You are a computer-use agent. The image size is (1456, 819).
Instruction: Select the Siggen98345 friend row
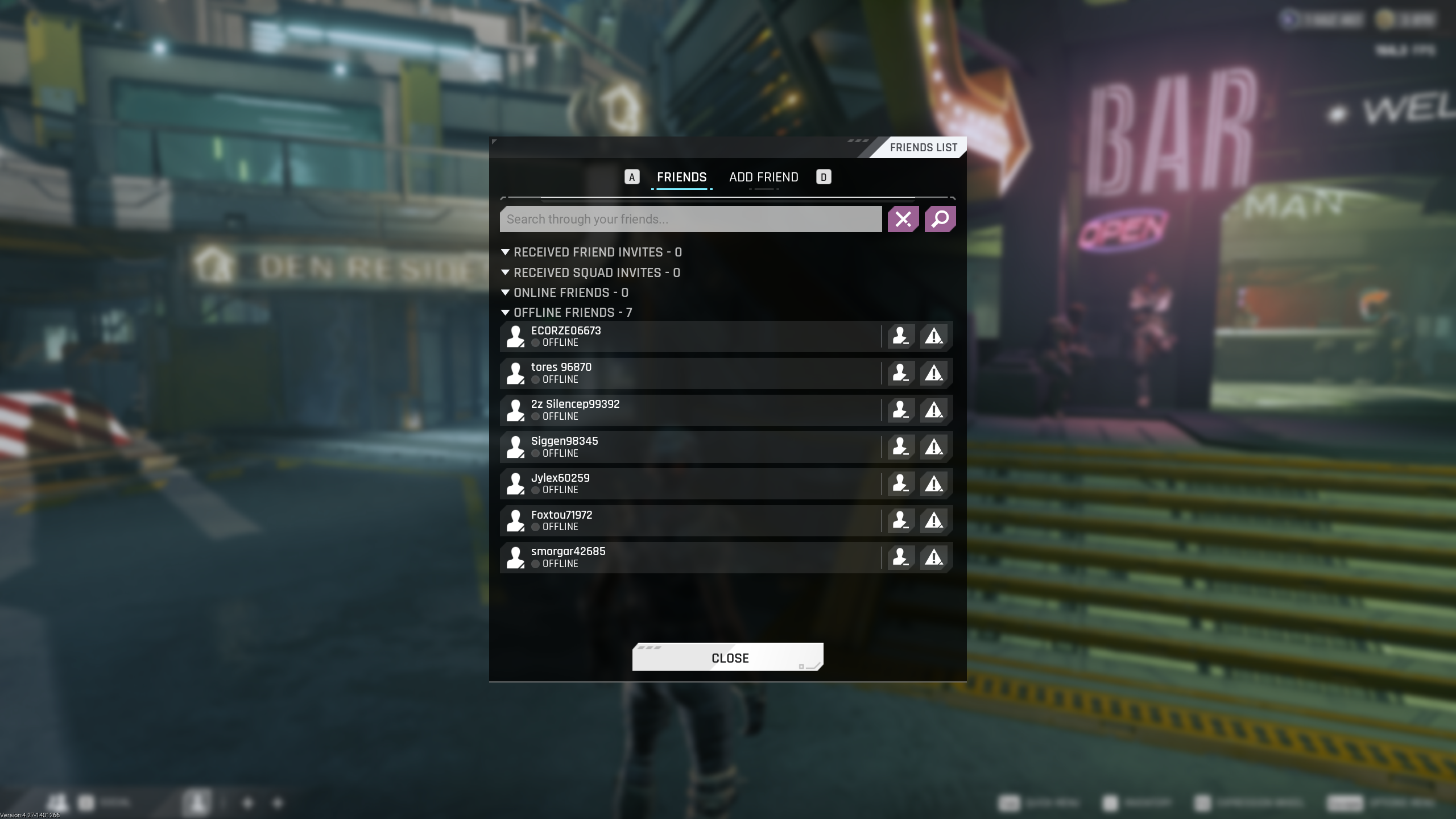(682, 447)
